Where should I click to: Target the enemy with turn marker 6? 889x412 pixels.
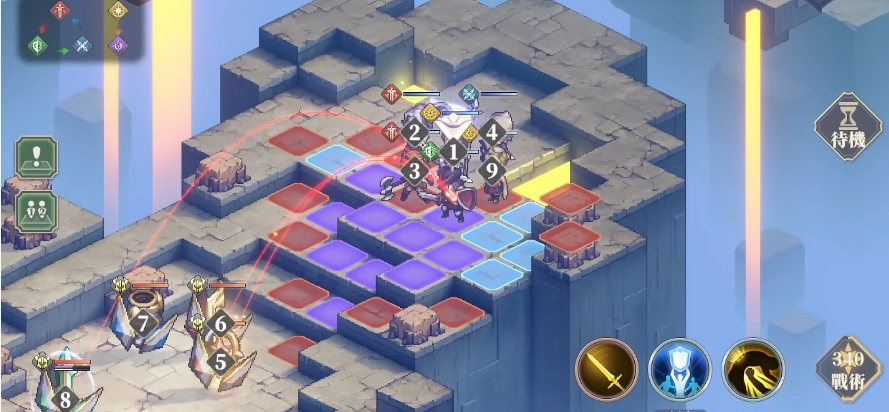222,322
